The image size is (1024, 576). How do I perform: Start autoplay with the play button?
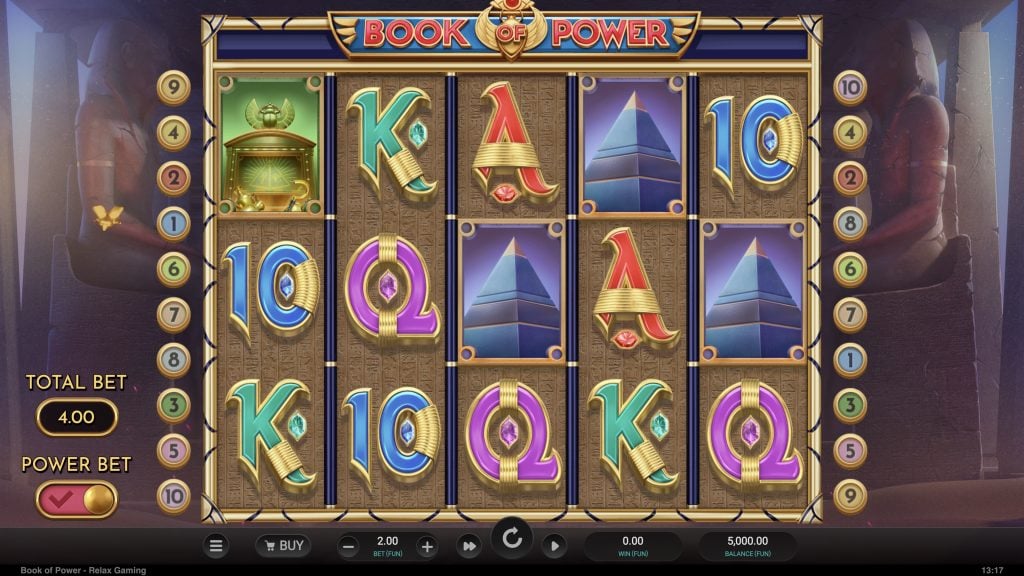(x=554, y=546)
